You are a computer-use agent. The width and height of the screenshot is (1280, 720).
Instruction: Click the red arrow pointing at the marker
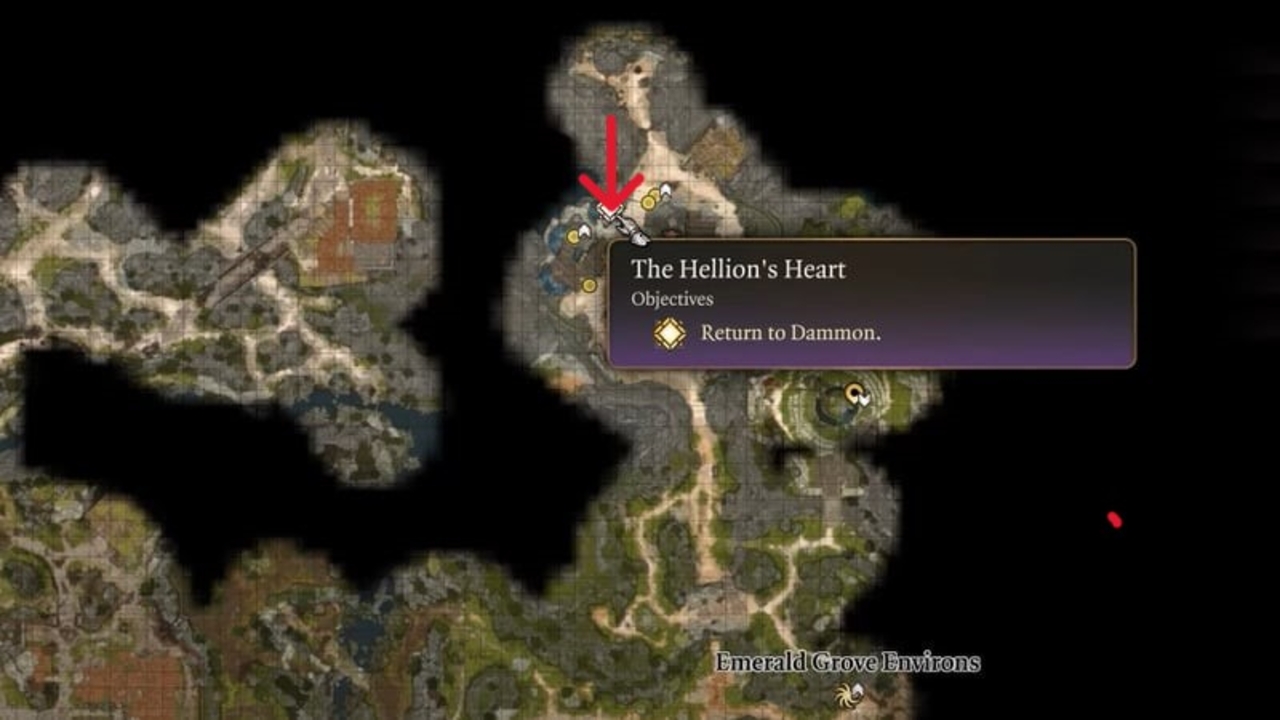point(610,160)
